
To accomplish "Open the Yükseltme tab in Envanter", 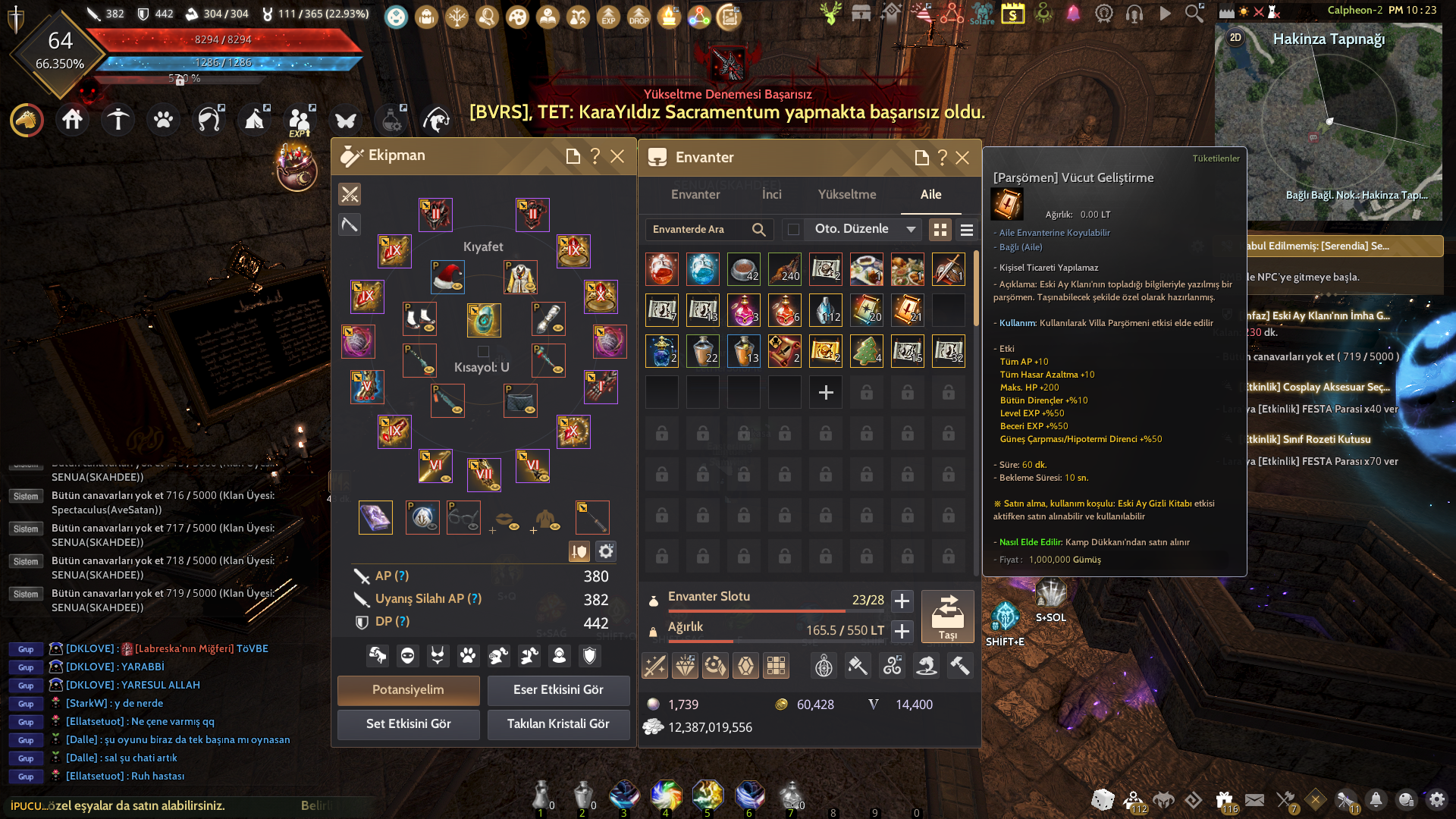I will click(x=847, y=195).
